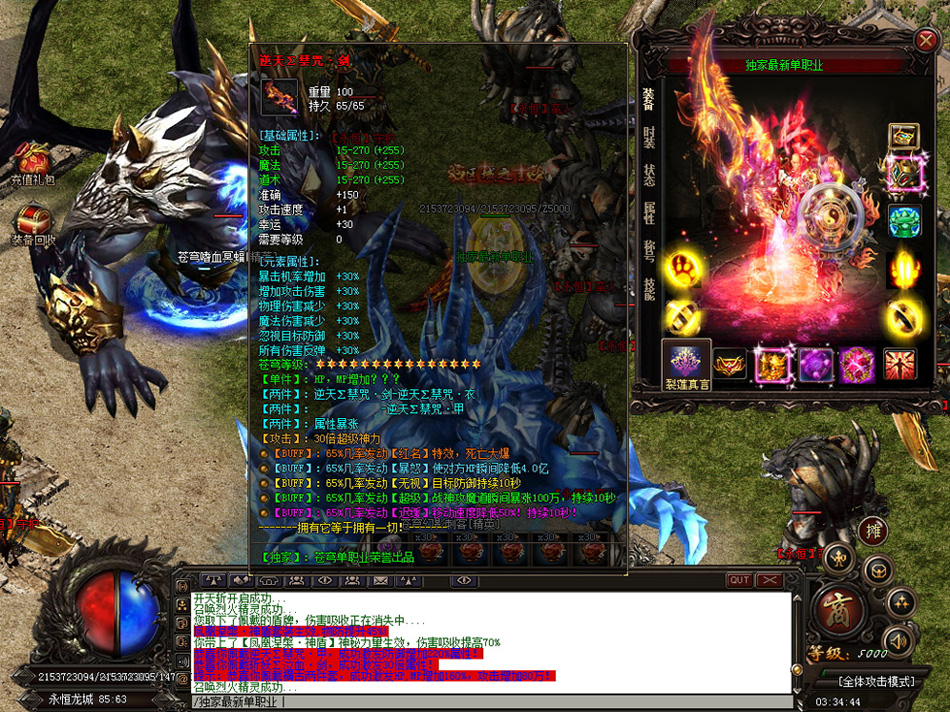Close the character equipment panel
This screenshot has height=712, width=950.
[x=925, y=41]
